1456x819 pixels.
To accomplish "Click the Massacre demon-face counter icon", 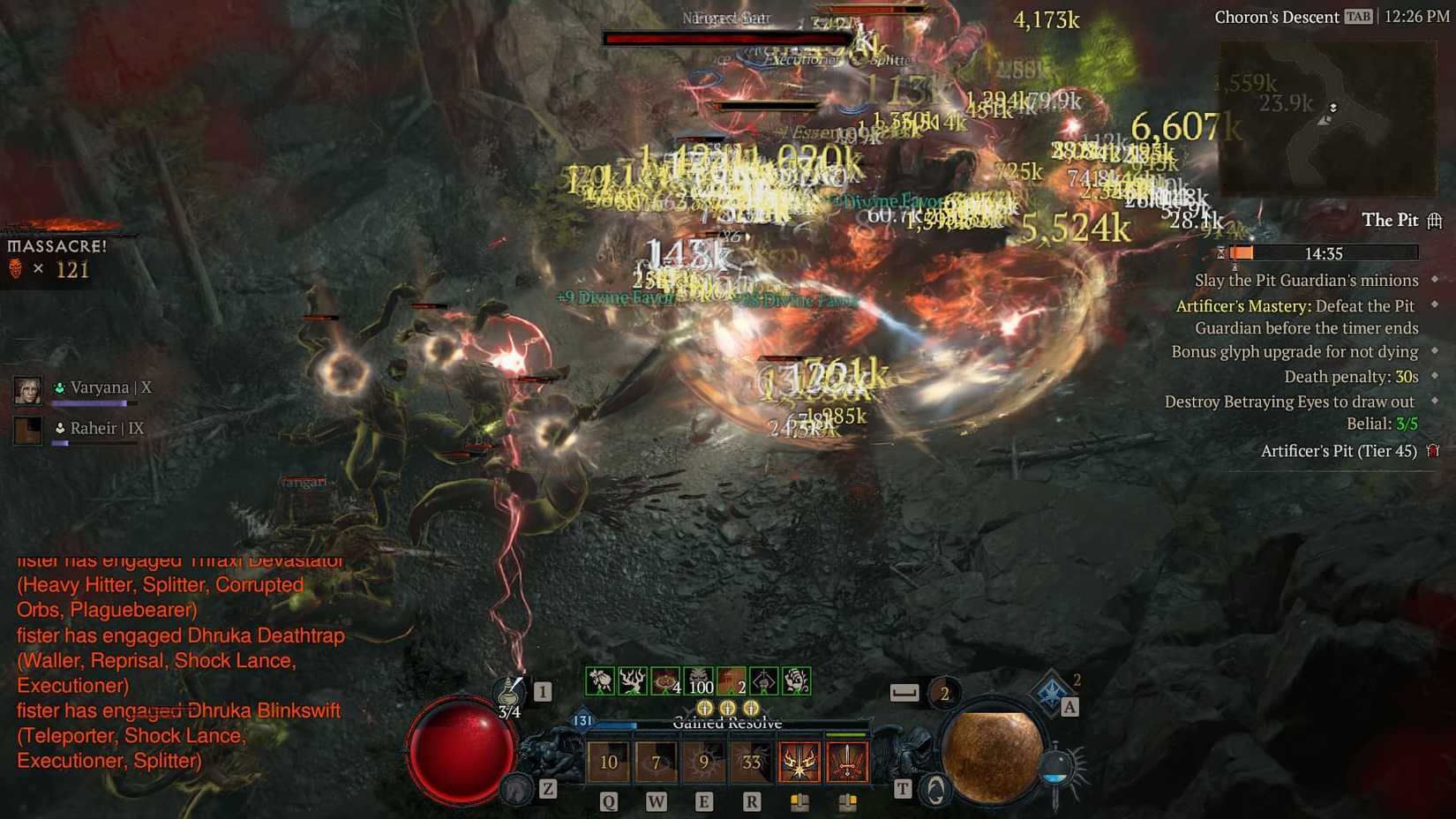I will coord(16,269).
